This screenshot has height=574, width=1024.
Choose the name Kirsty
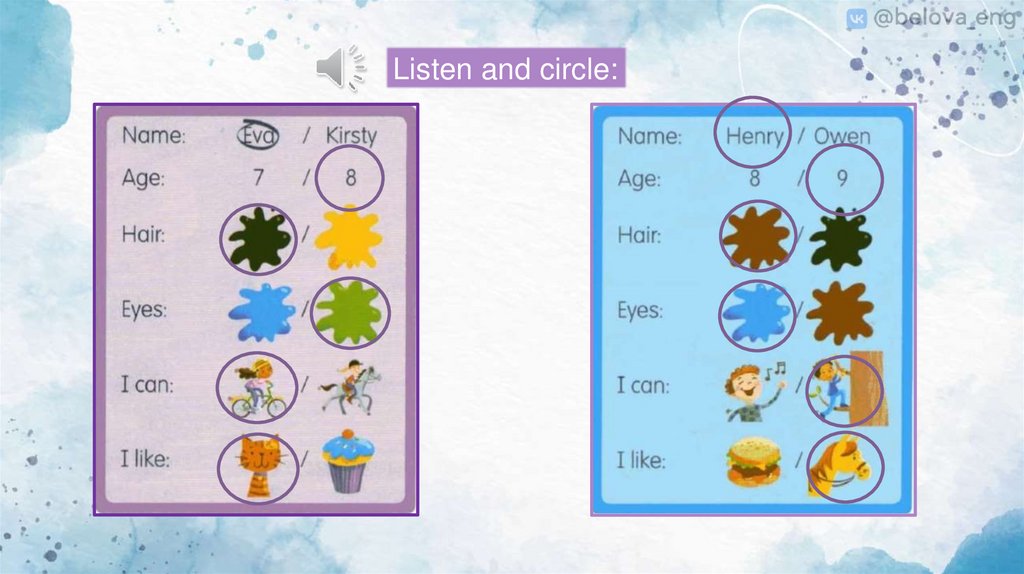tap(350, 135)
